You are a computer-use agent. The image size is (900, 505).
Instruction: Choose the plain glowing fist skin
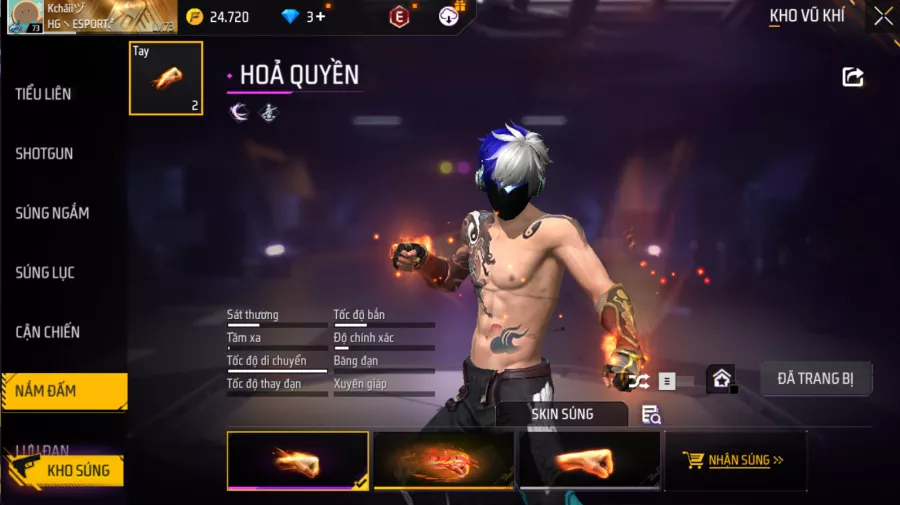(589, 461)
